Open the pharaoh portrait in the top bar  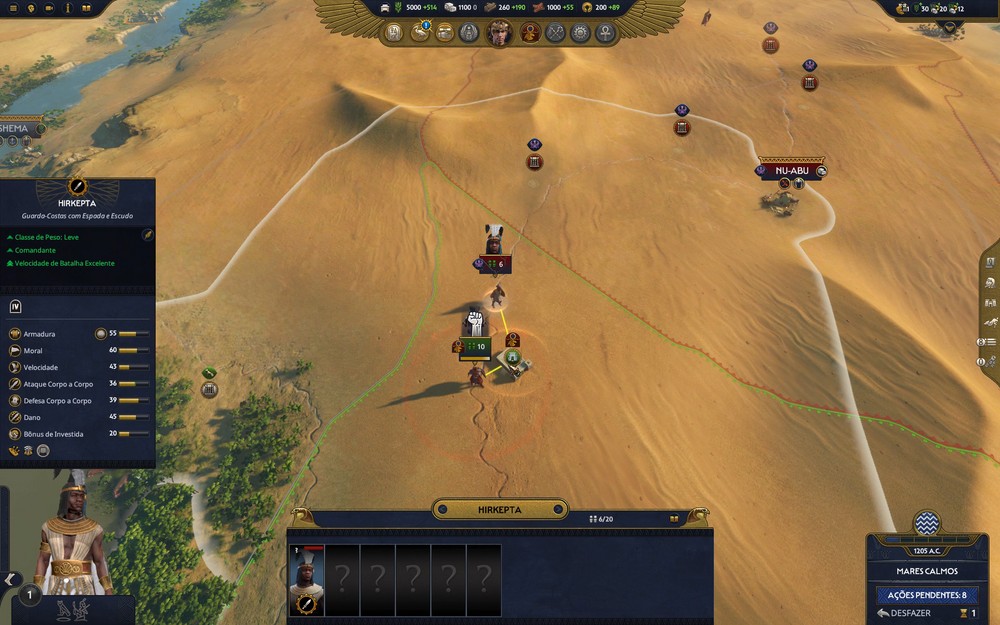pyautogui.click(x=497, y=33)
